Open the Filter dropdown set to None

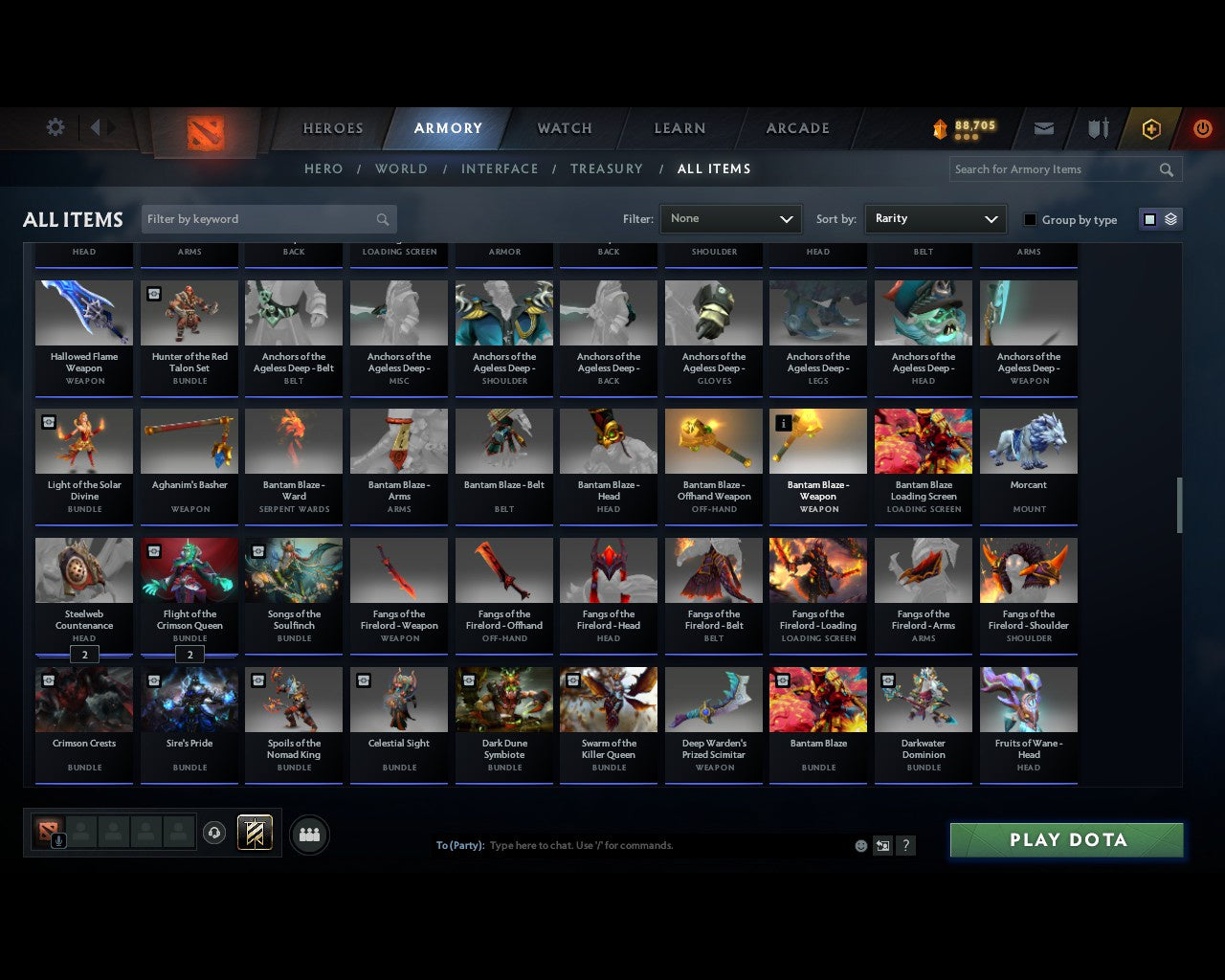[730, 218]
